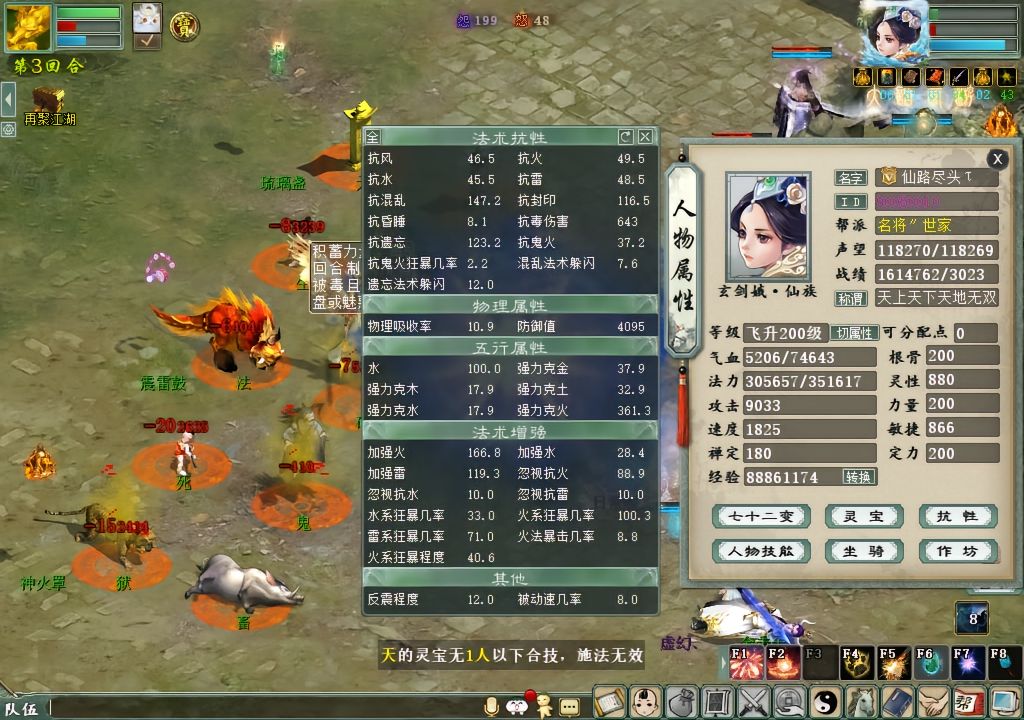Viewport: 1024px width, 720px height.
Task: Click the 切属性 switch attributes button
Action: pyautogui.click(x=855, y=333)
